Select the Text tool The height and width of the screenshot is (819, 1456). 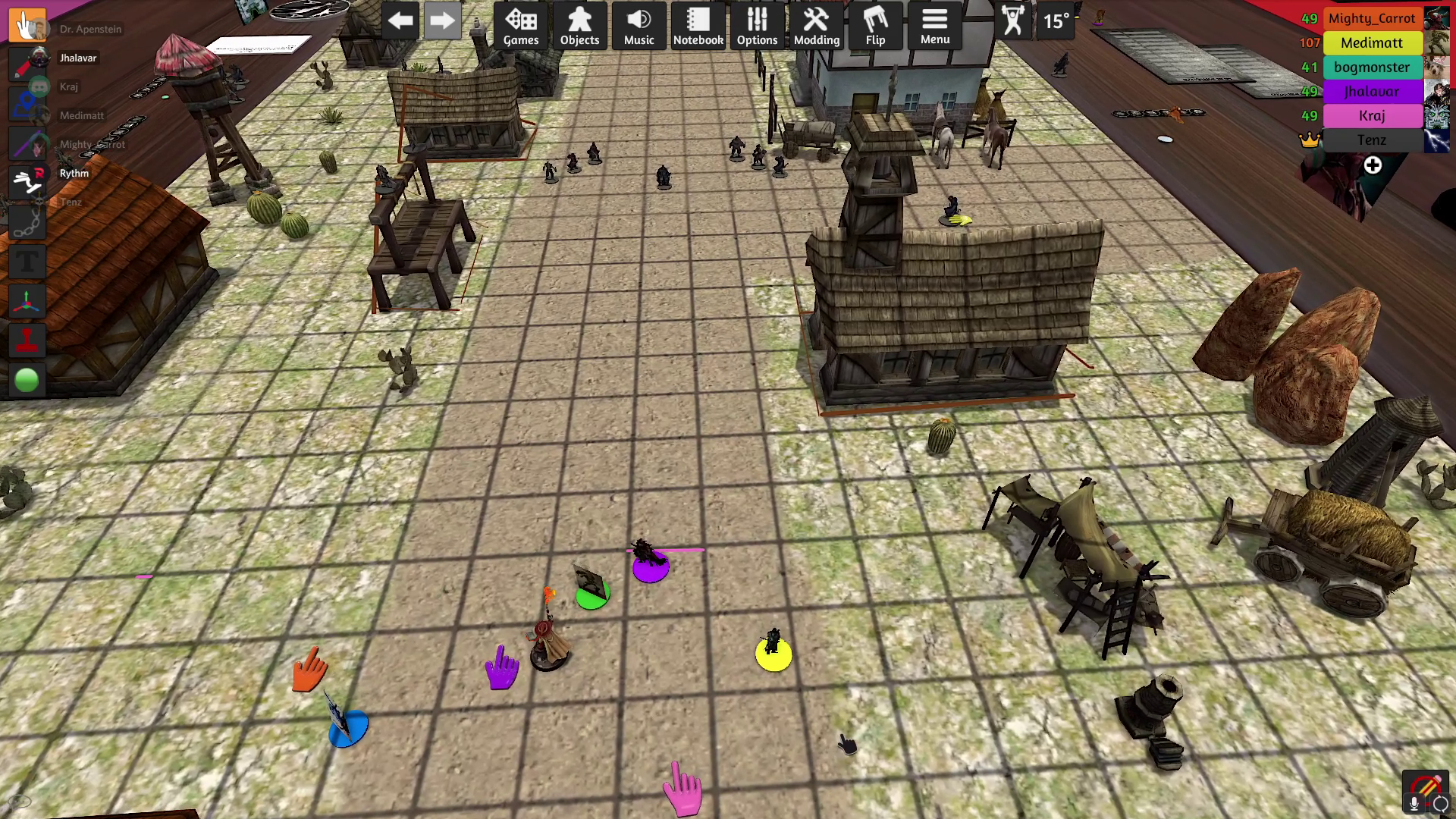pos(27,262)
